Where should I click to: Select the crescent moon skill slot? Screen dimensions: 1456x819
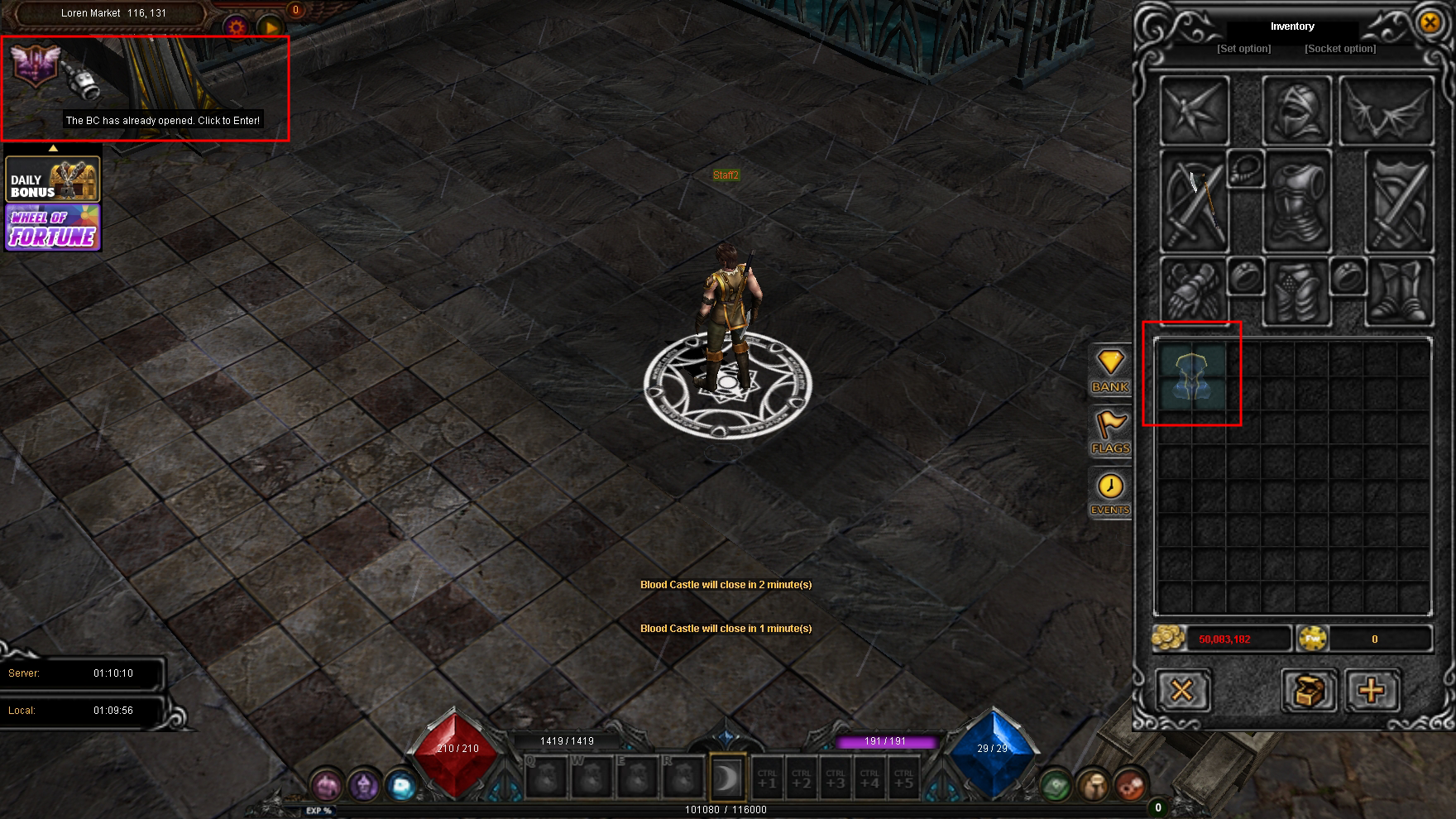(x=727, y=778)
